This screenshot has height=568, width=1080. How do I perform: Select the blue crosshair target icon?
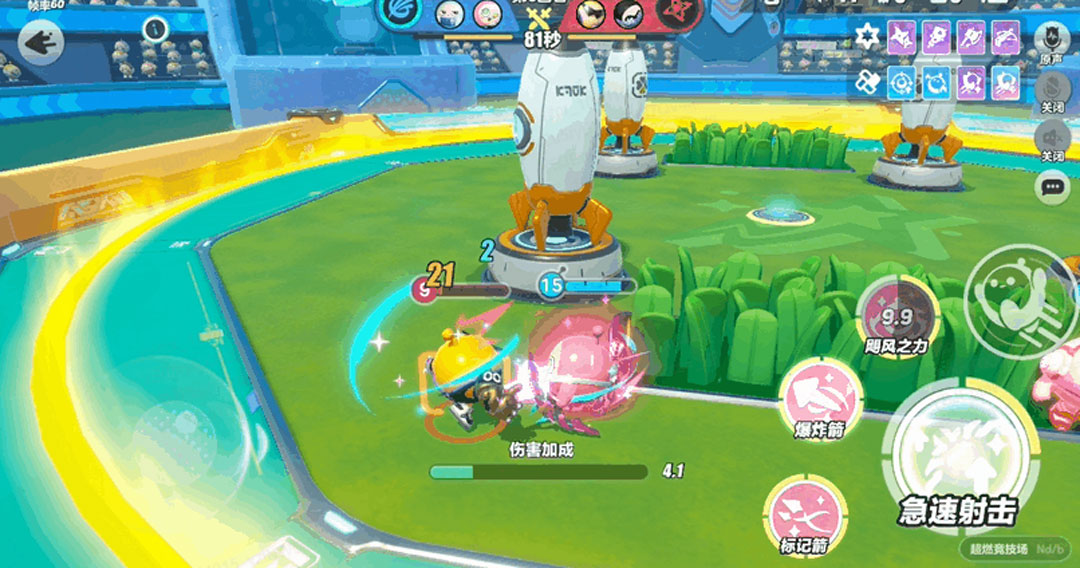point(902,82)
